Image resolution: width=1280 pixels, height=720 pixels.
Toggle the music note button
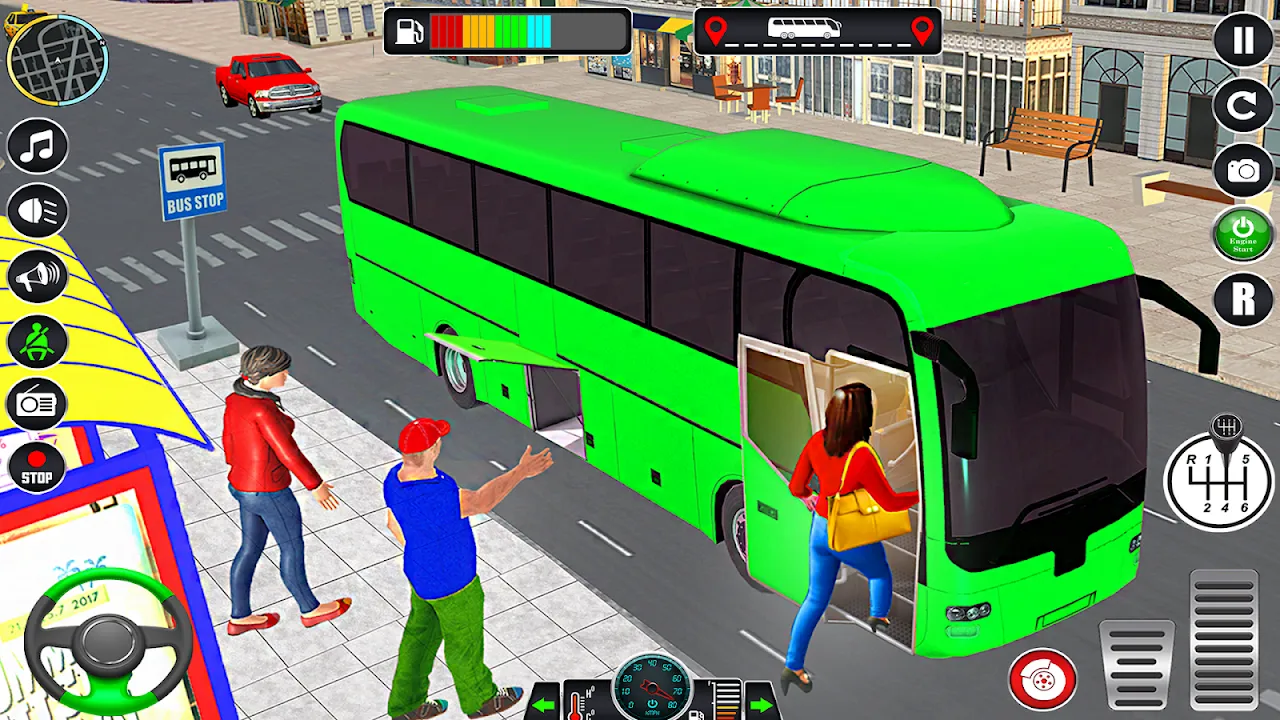point(37,146)
